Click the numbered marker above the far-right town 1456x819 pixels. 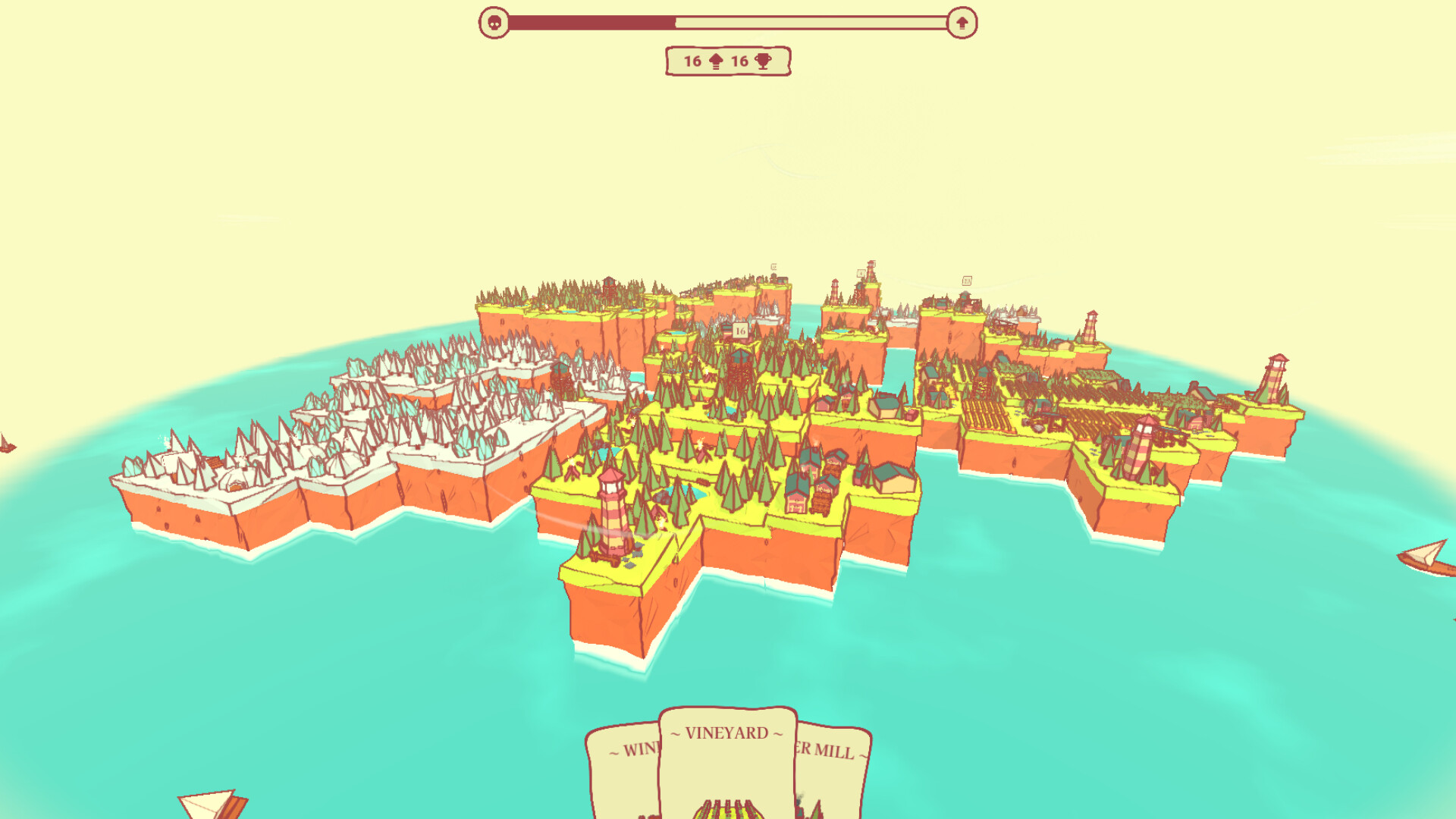click(968, 281)
